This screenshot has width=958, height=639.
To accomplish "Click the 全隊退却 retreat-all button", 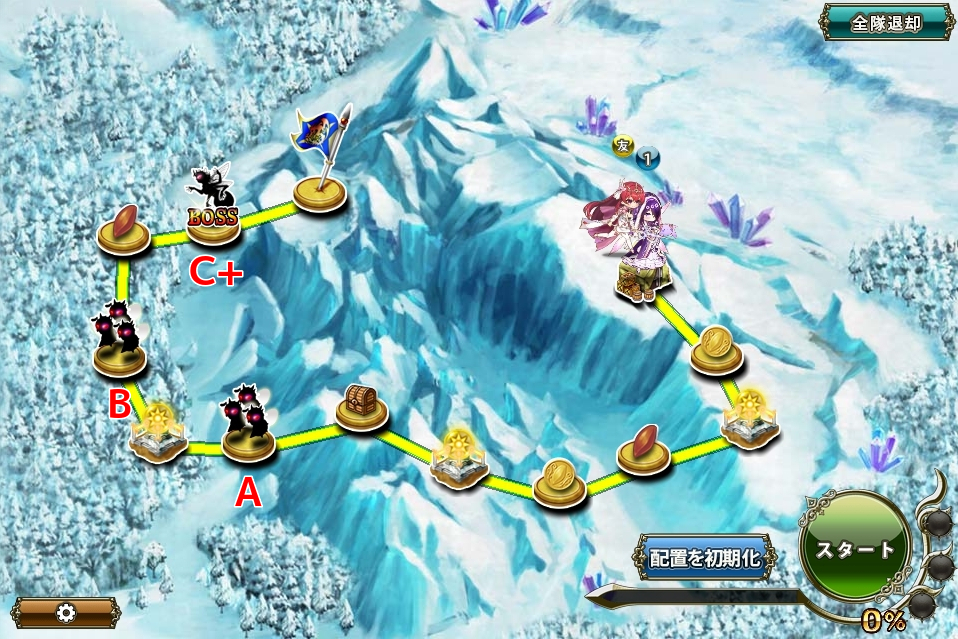I will pyautogui.click(x=886, y=22).
